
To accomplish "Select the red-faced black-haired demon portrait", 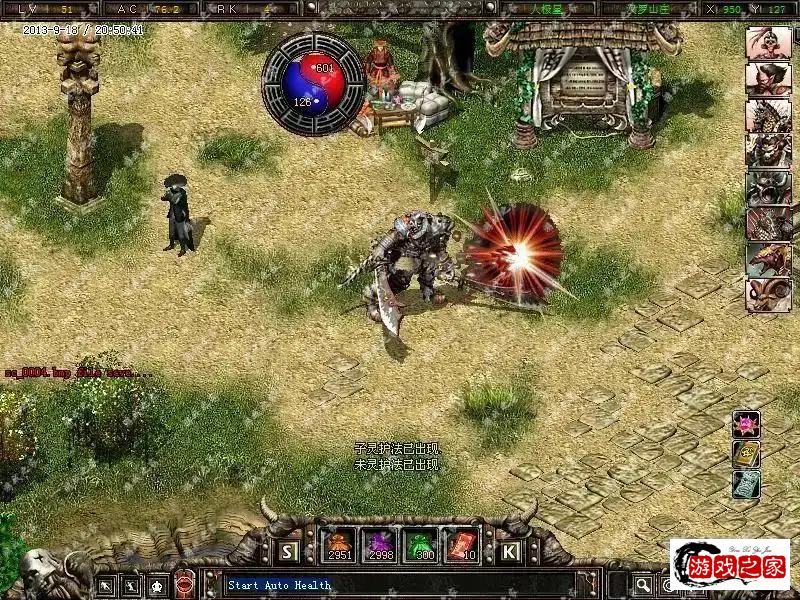I will 767,79.
